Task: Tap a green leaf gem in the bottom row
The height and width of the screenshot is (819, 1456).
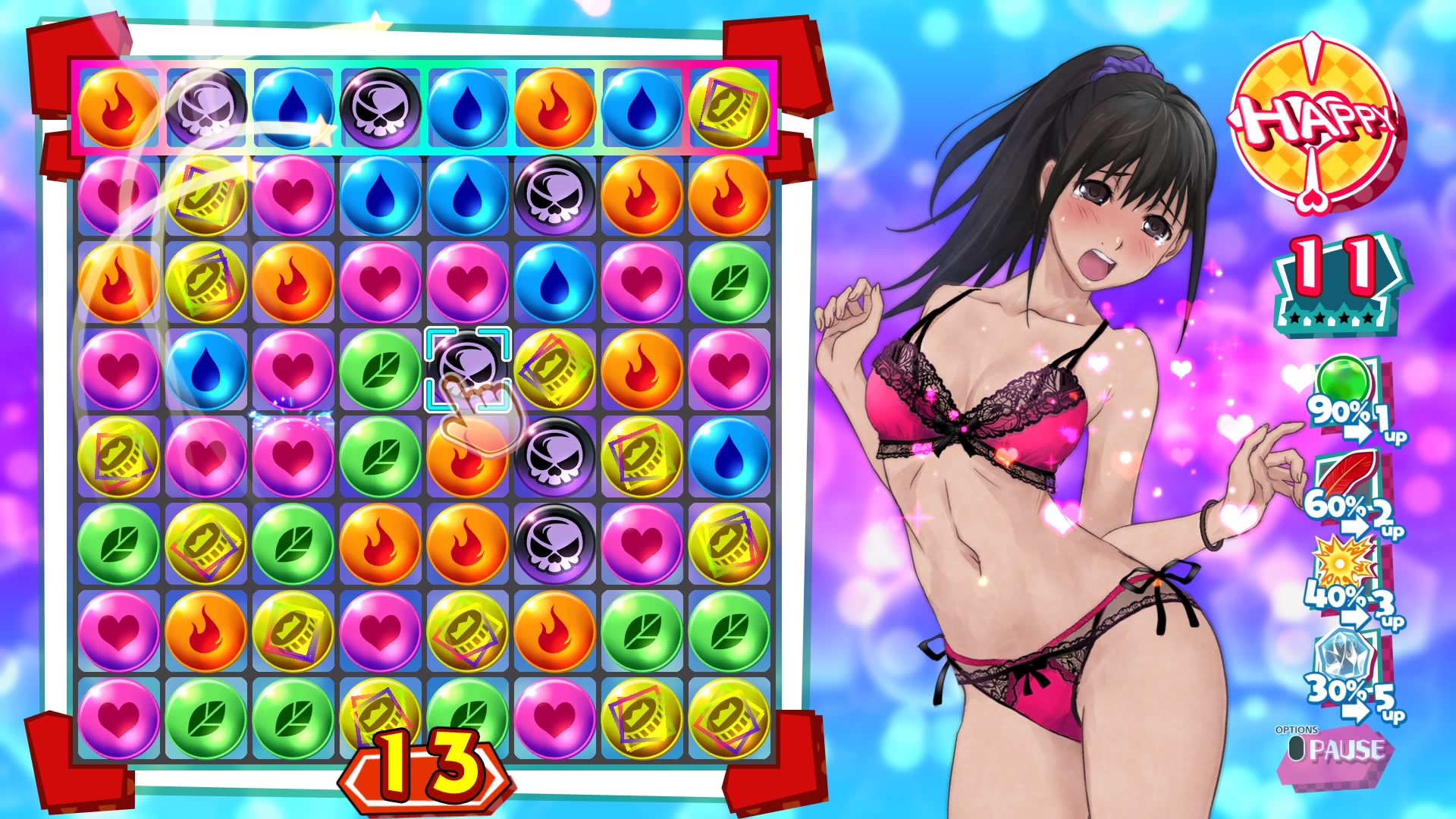Action: [x=207, y=717]
